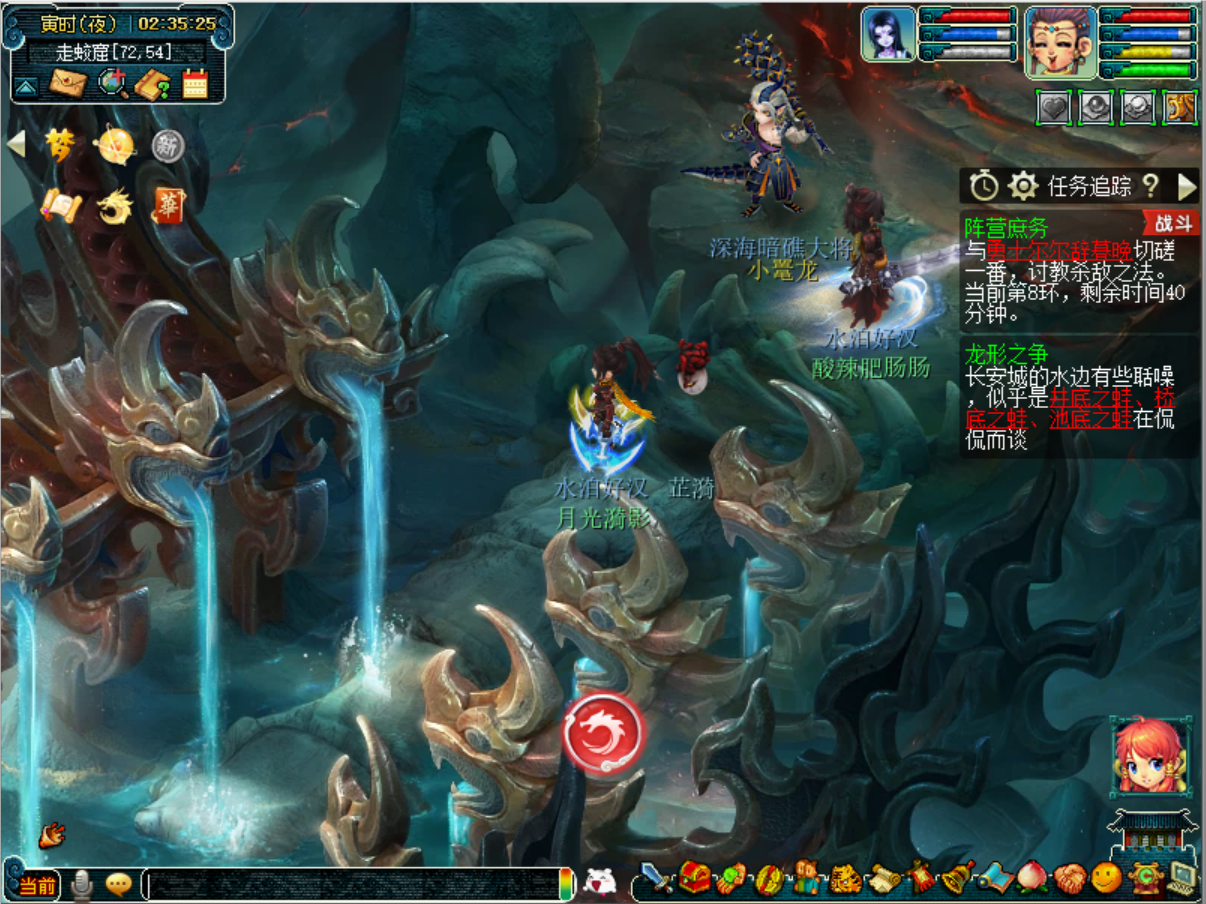Open the golden dragon icon

pyautogui.click(x=113, y=207)
